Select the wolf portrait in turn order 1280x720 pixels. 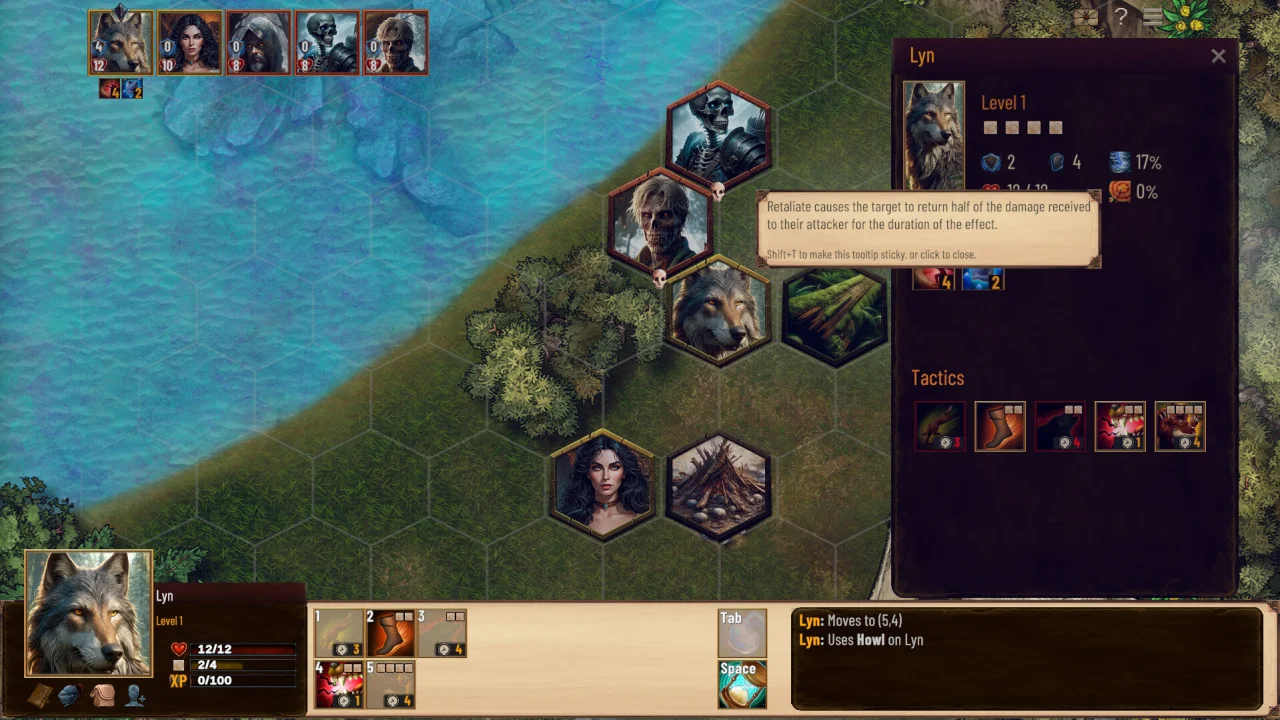coord(121,43)
